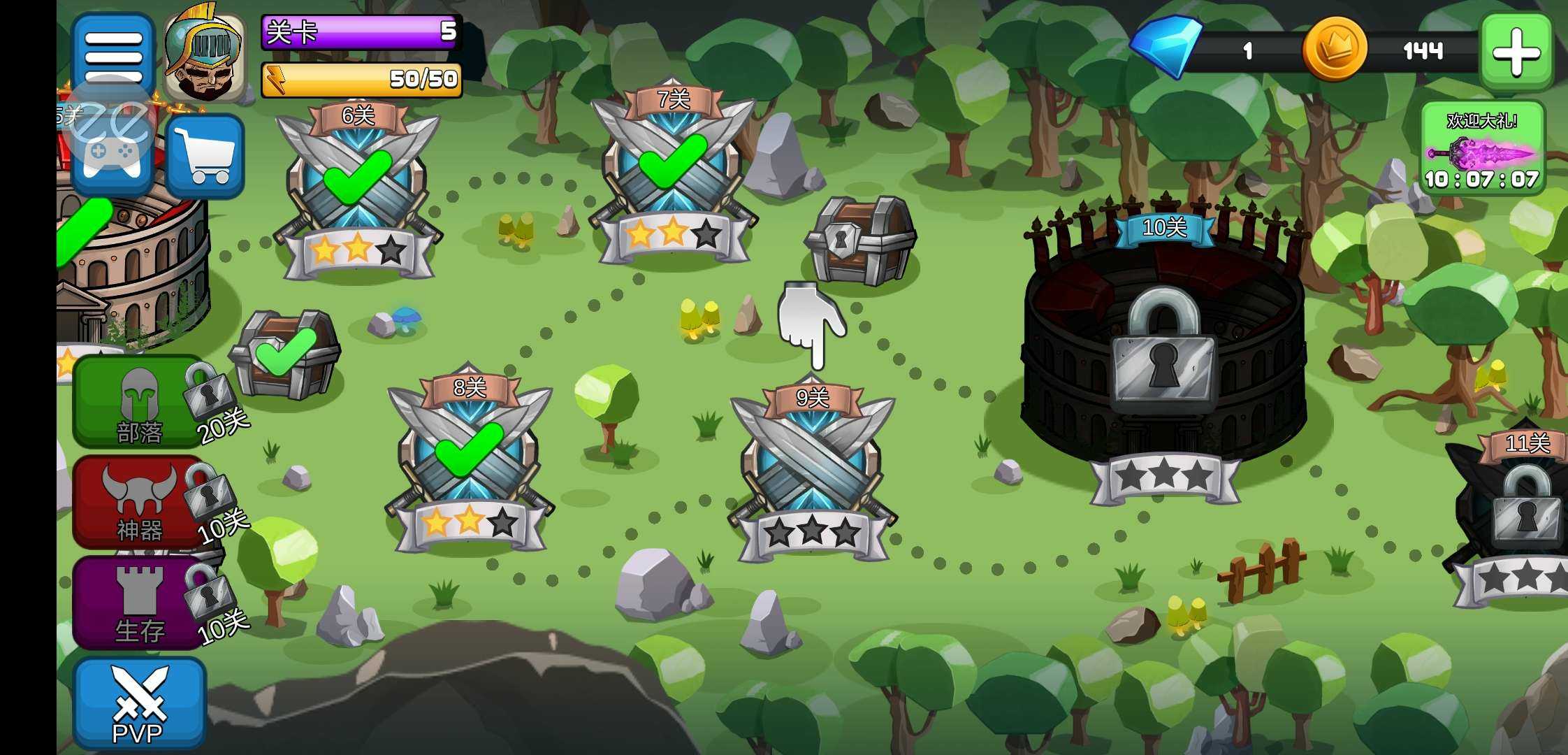
Task: Enter PVP mode
Action: coord(138,703)
